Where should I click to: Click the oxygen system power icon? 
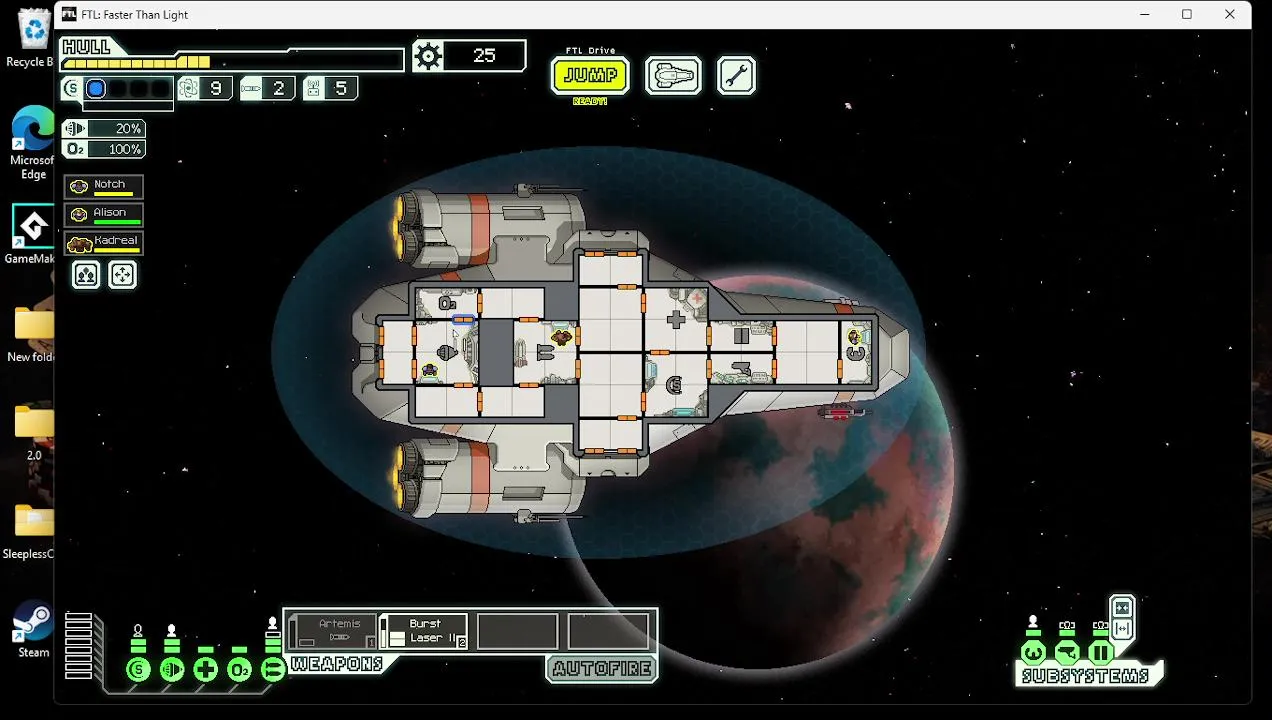tap(239, 670)
